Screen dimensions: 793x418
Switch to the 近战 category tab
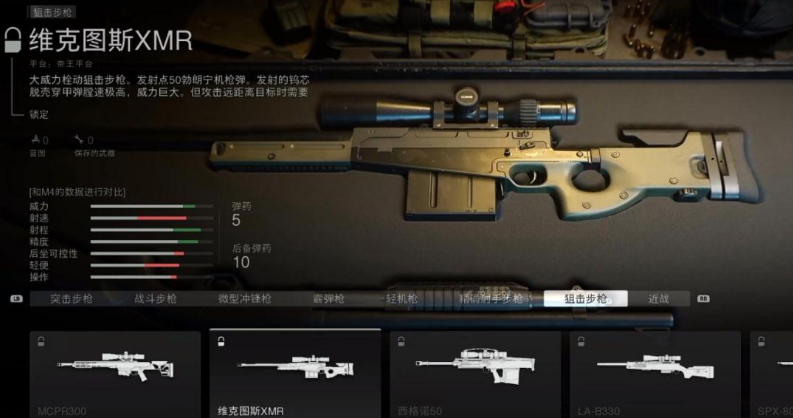(x=658, y=298)
